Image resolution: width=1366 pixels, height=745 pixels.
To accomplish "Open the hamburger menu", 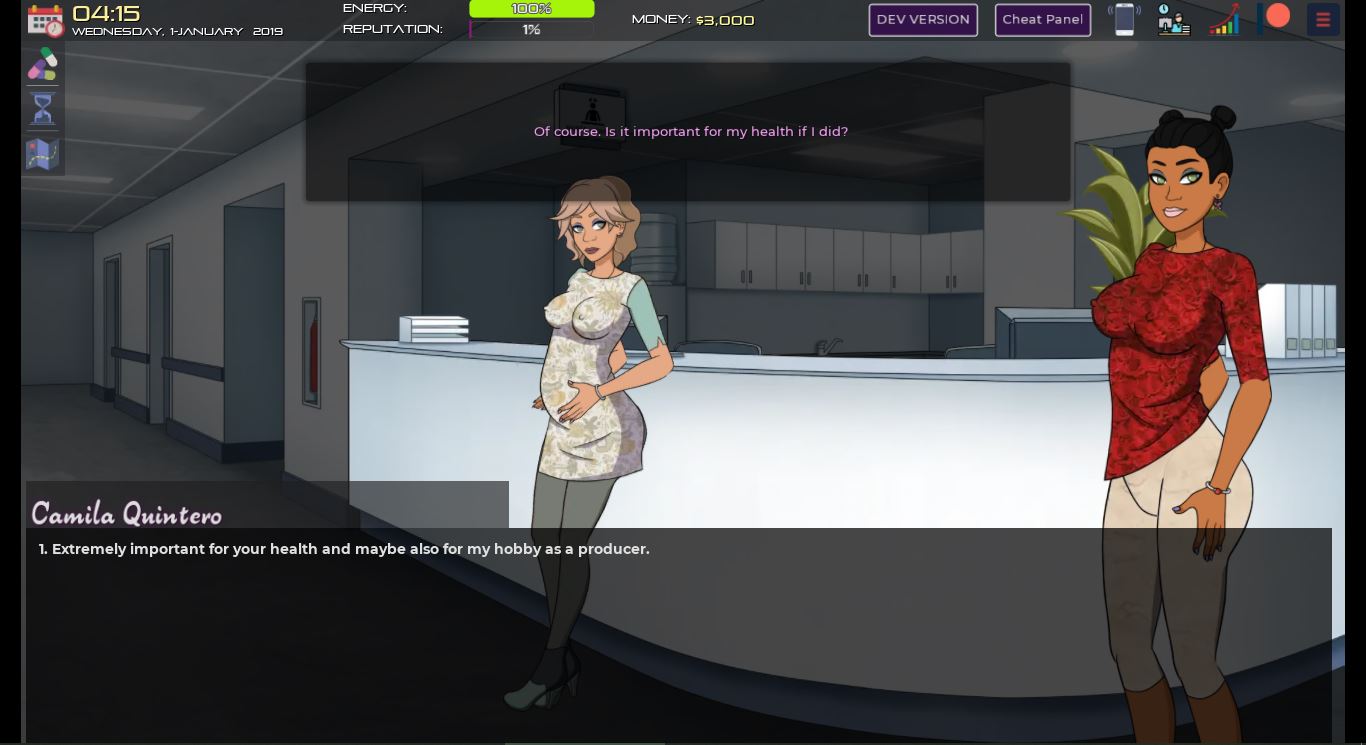I will tap(1322, 19).
